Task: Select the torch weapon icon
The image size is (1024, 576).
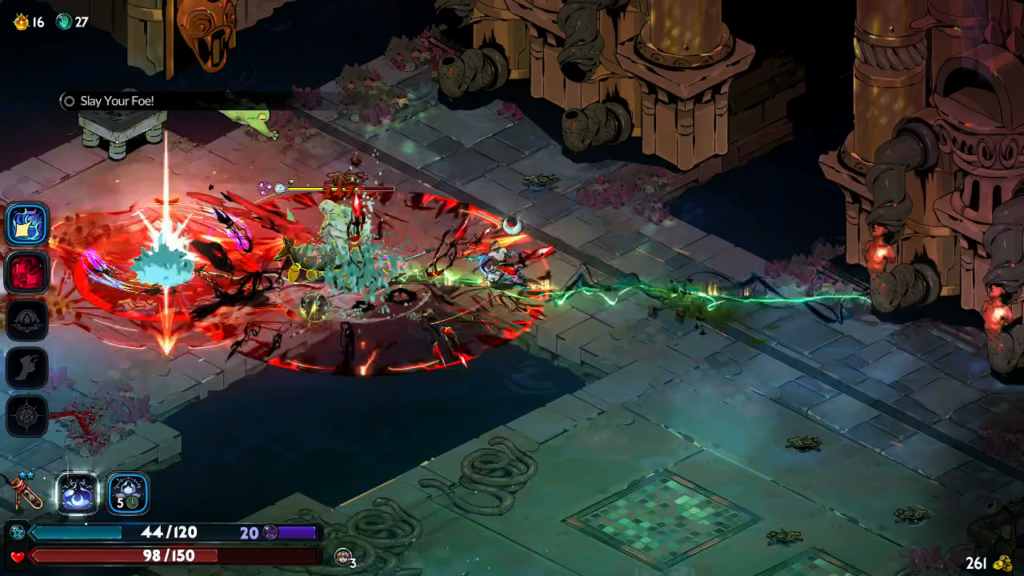Action: (27, 493)
